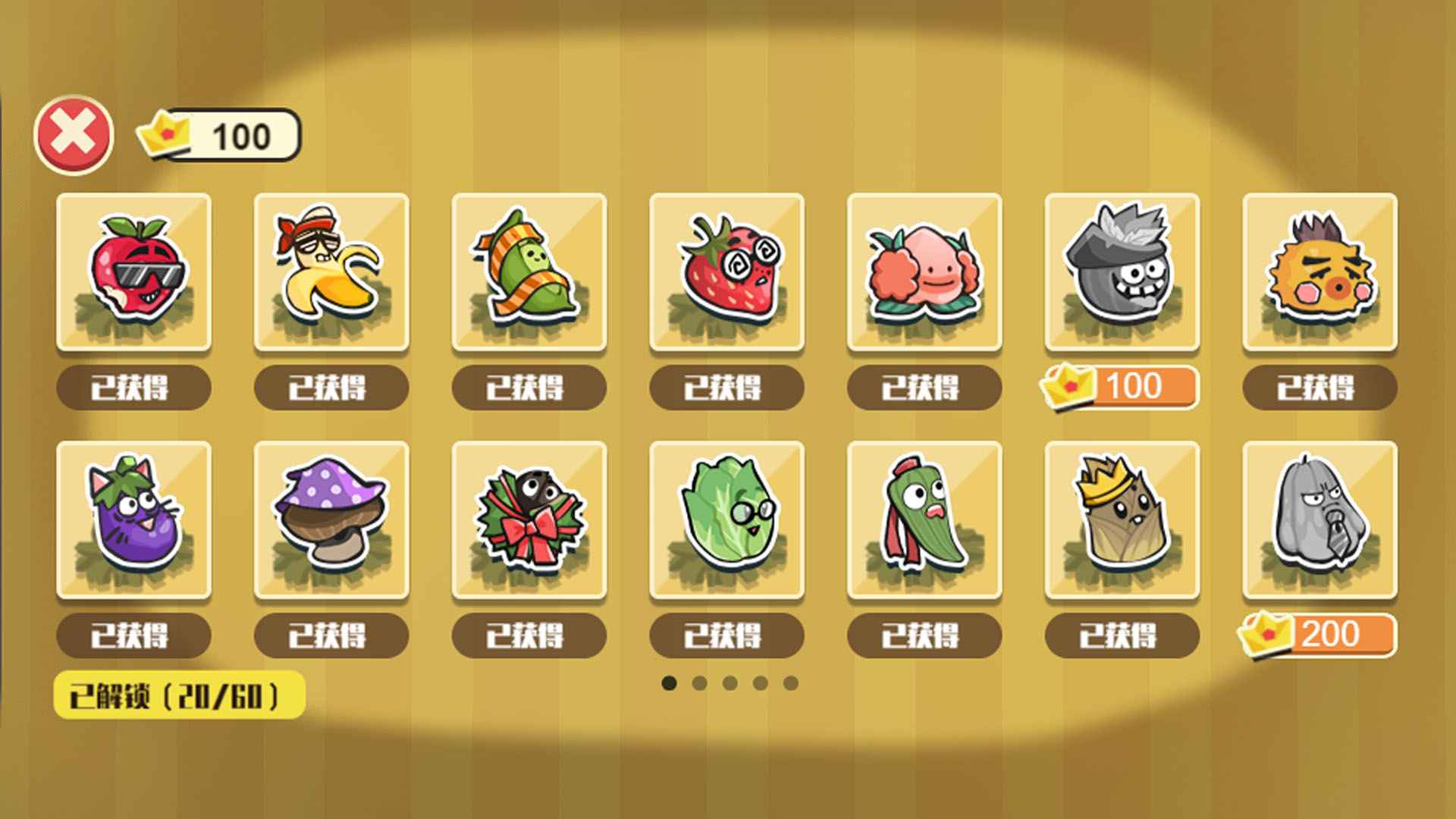Select the holiday wreath character with red bow
The width and height of the screenshot is (1456, 819).
(529, 520)
